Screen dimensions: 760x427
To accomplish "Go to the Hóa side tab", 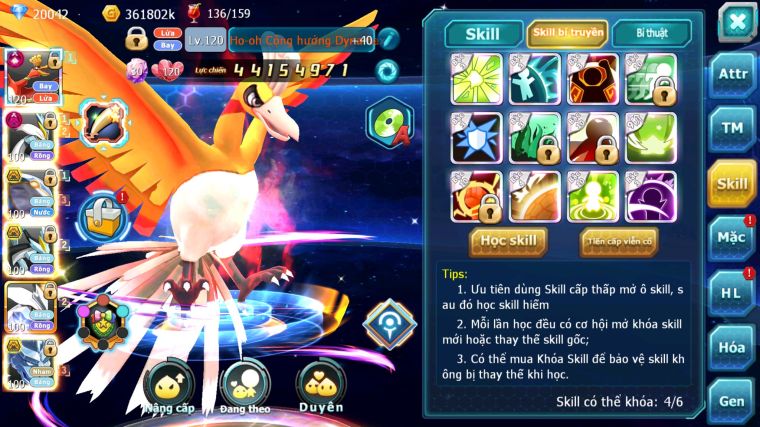I will coord(732,347).
